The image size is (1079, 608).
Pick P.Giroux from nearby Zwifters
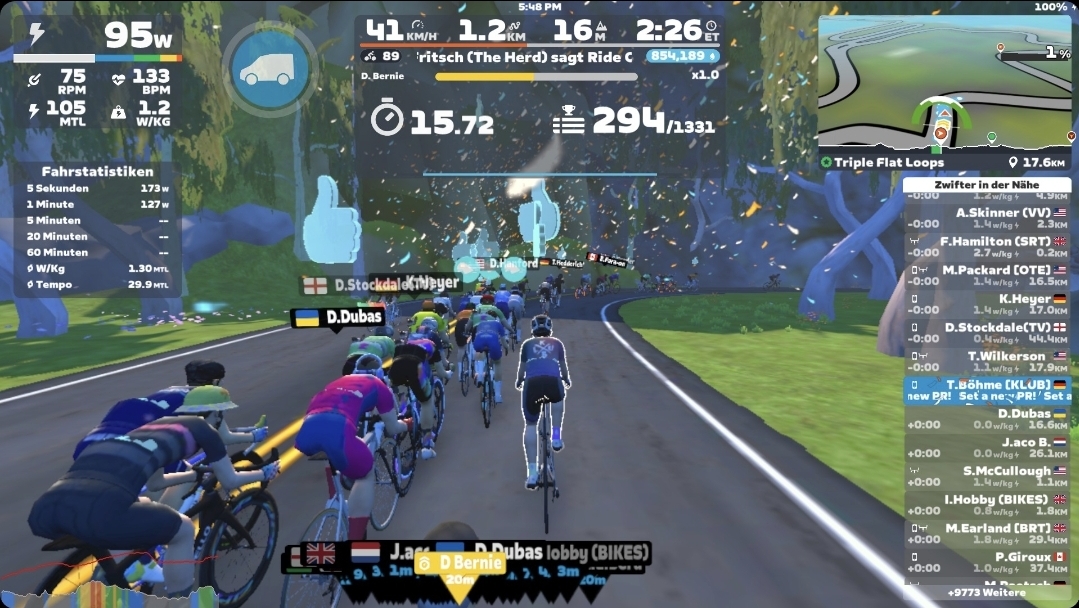[x=986, y=562]
